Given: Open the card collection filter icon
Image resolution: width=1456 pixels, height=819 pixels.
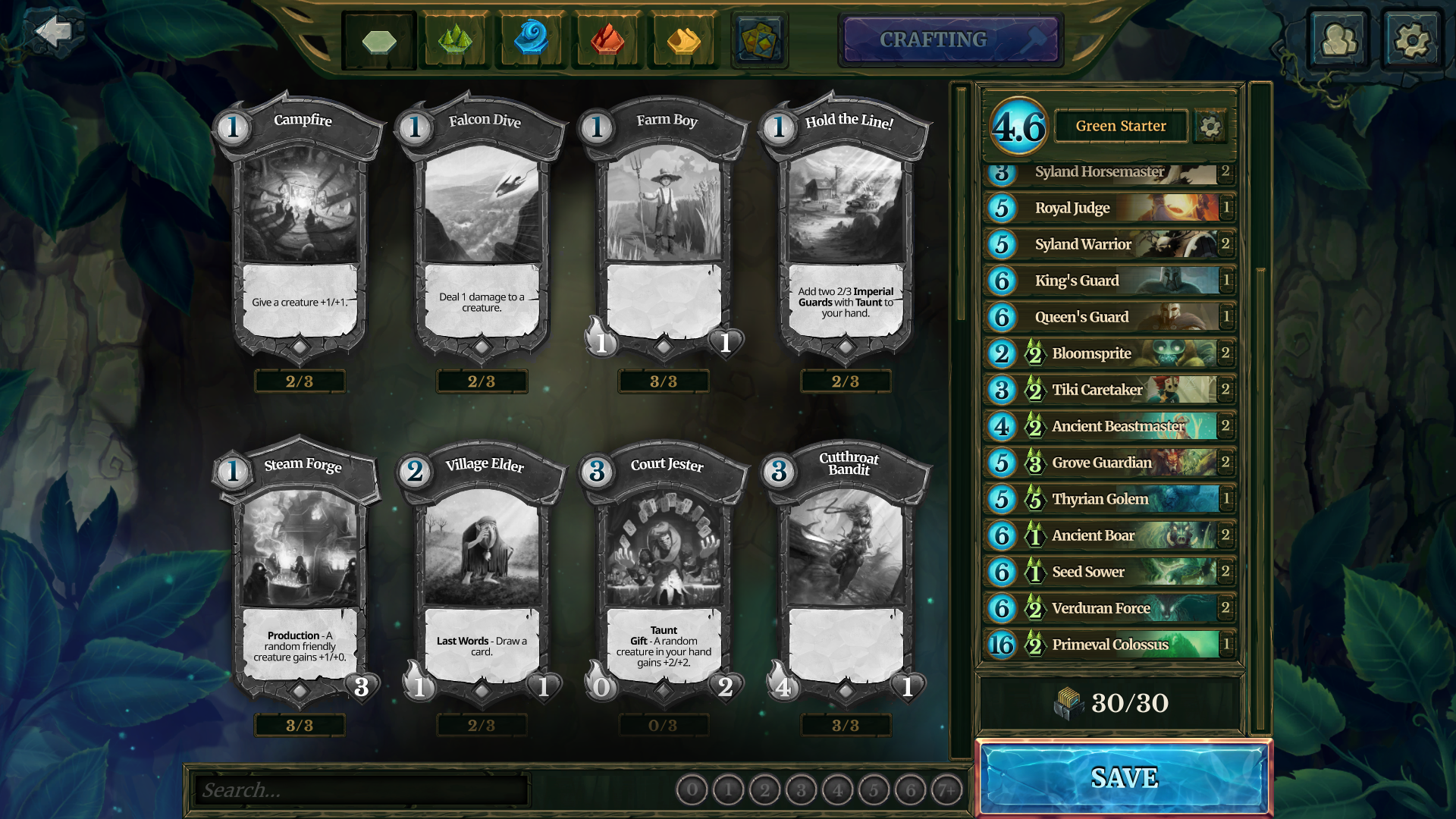Looking at the screenshot, I should pos(759,41).
